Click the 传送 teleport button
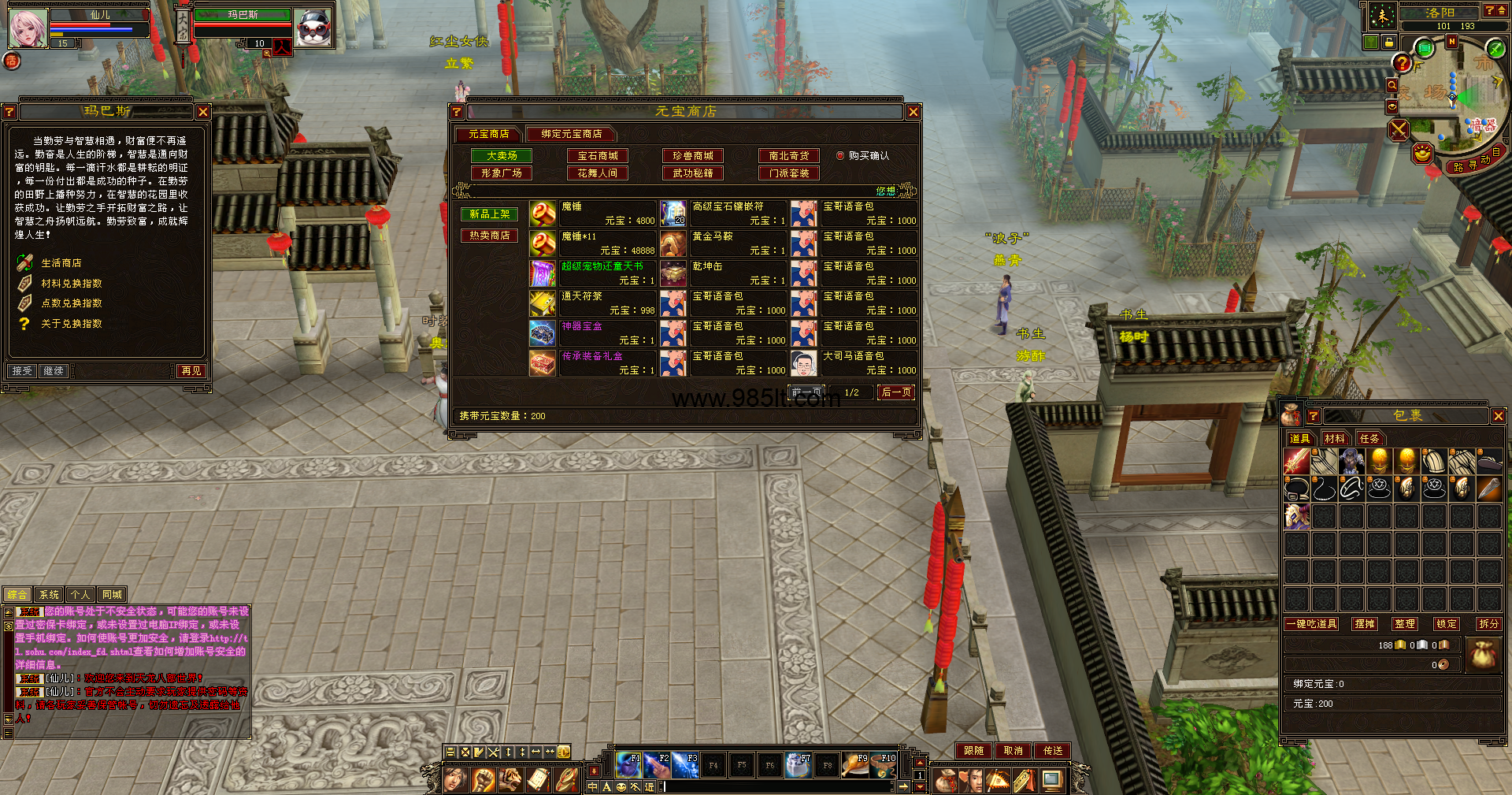The height and width of the screenshot is (795, 1512). coord(1053,751)
